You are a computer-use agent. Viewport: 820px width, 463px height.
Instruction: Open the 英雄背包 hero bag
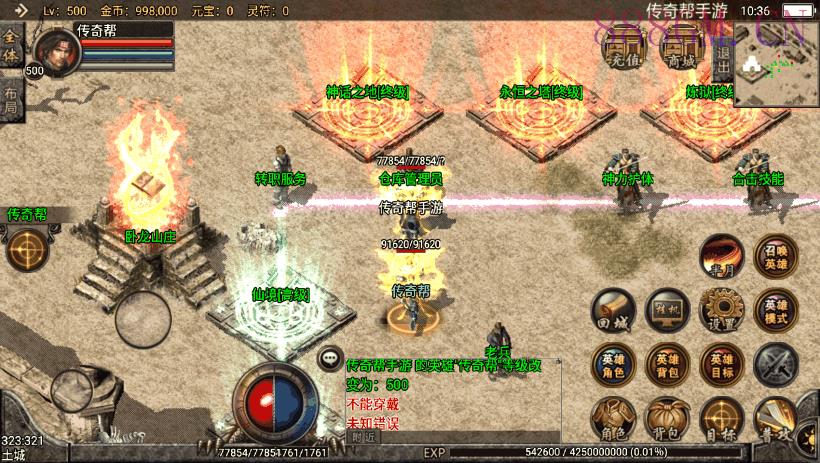pyautogui.click(x=666, y=364)
